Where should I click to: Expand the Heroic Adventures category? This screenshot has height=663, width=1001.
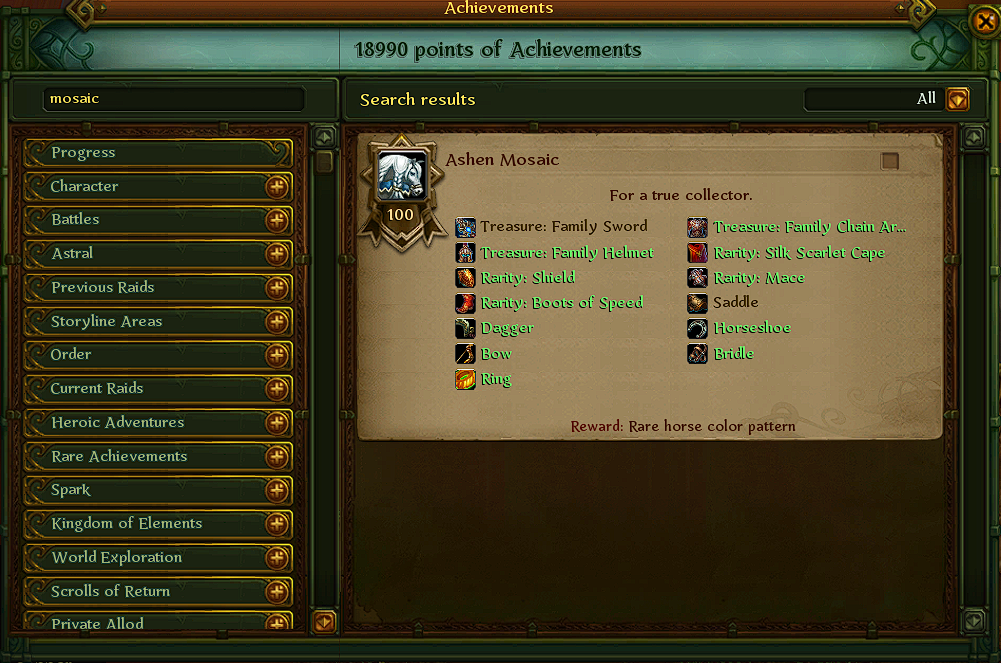(277, 423)
